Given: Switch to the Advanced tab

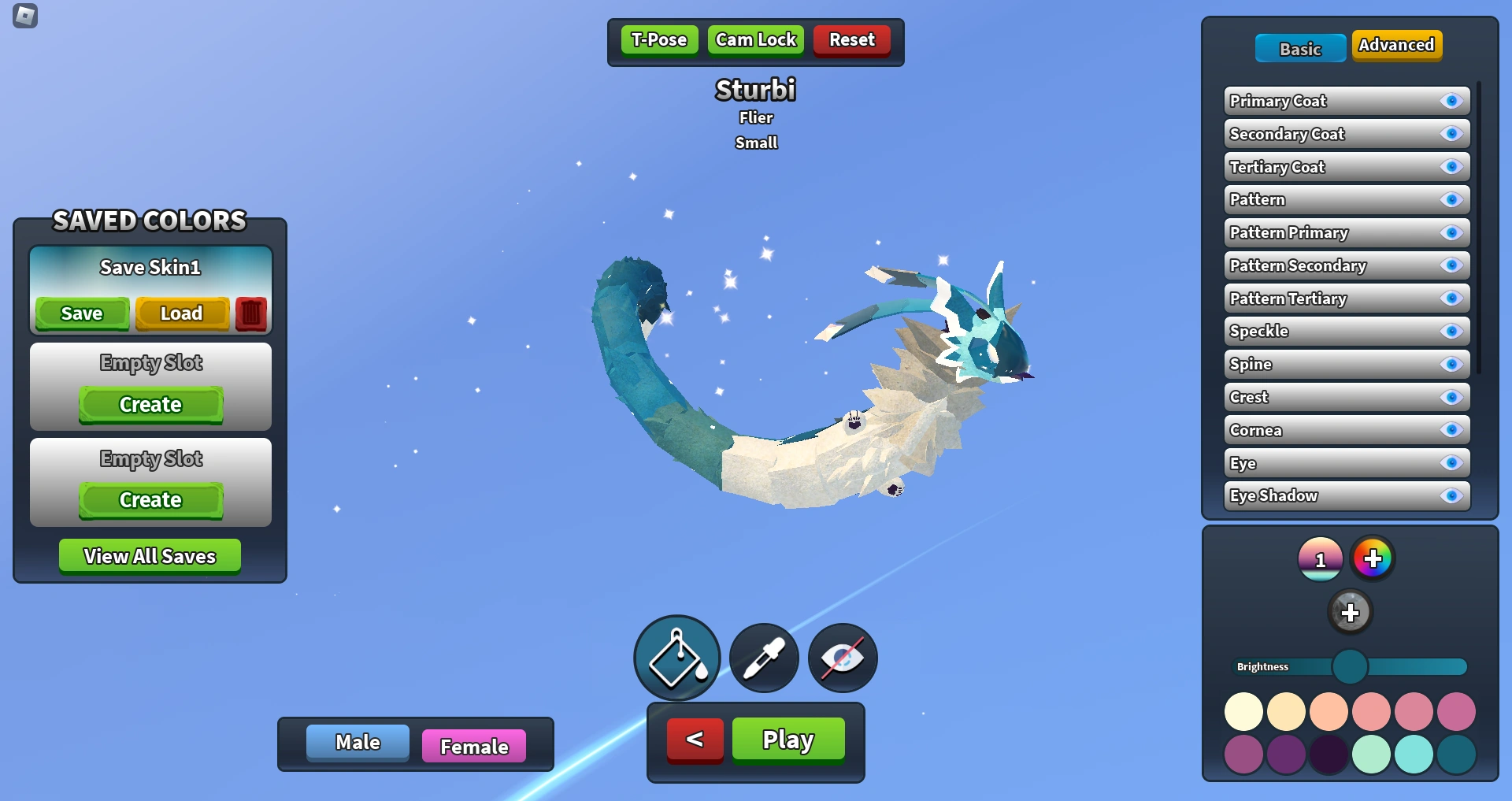Looking at the screenshot, I should point(1396,45).
